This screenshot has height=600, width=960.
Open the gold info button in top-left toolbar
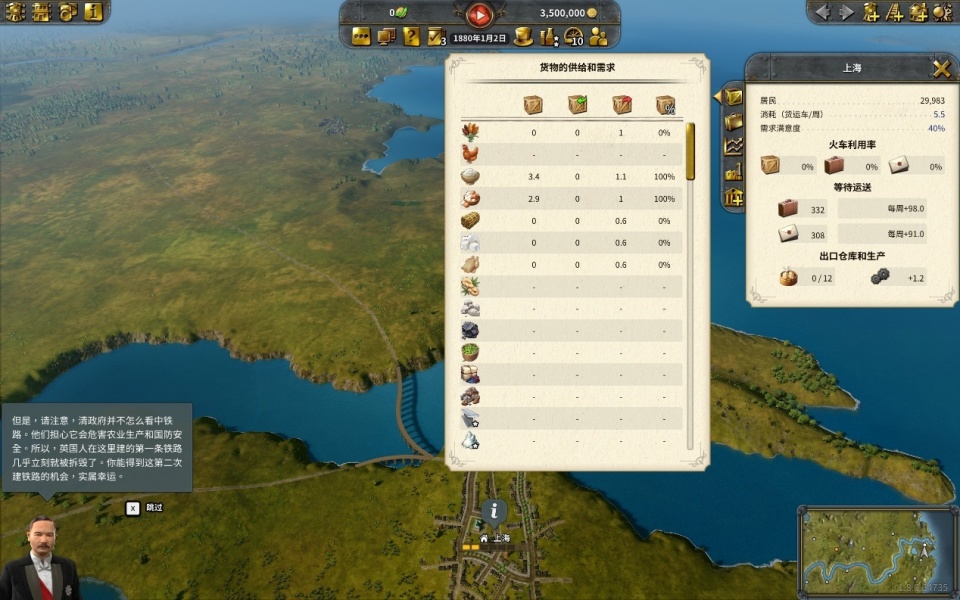[93, 12]
